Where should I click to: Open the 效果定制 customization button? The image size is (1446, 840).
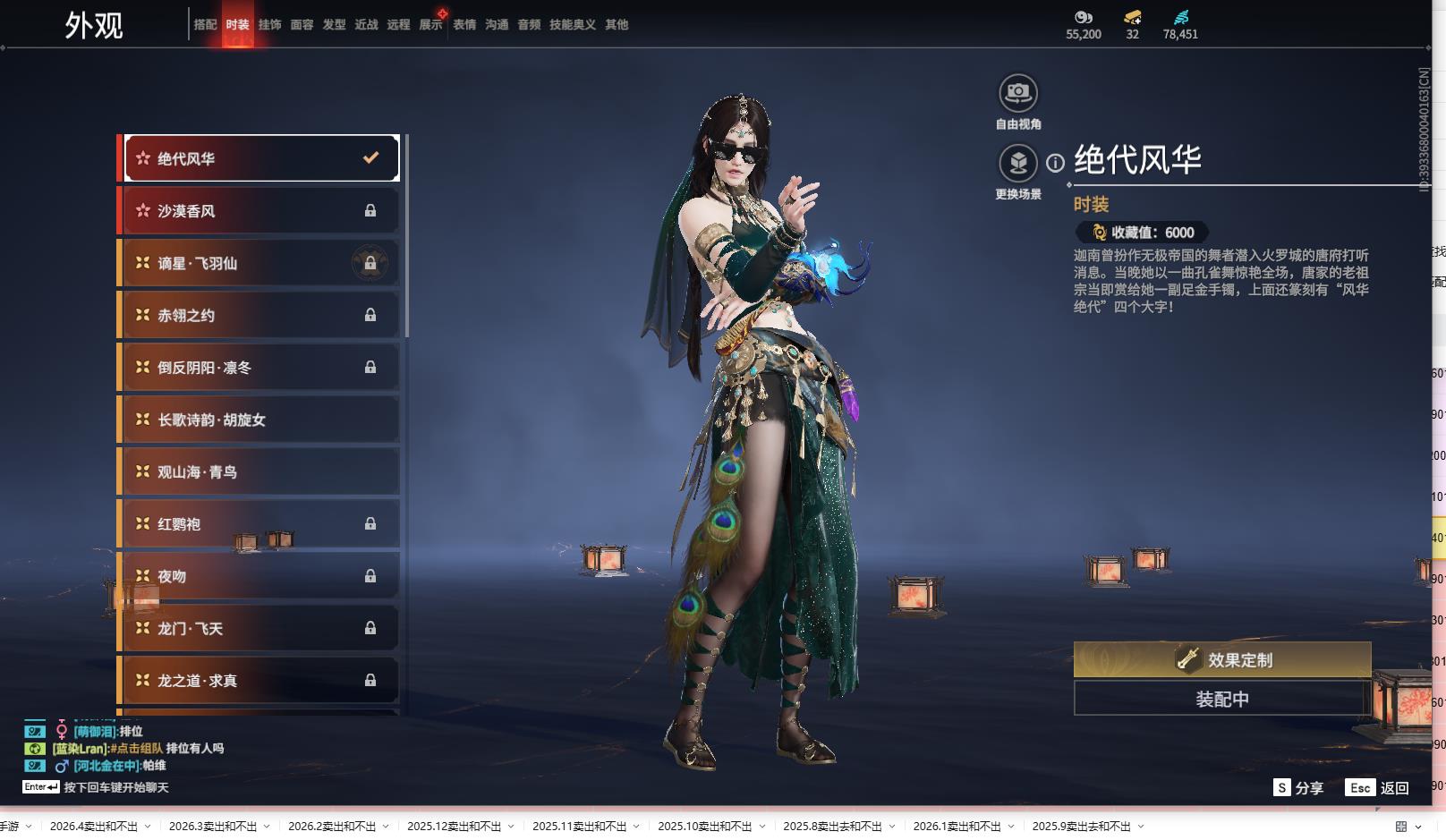point(1221,659)
